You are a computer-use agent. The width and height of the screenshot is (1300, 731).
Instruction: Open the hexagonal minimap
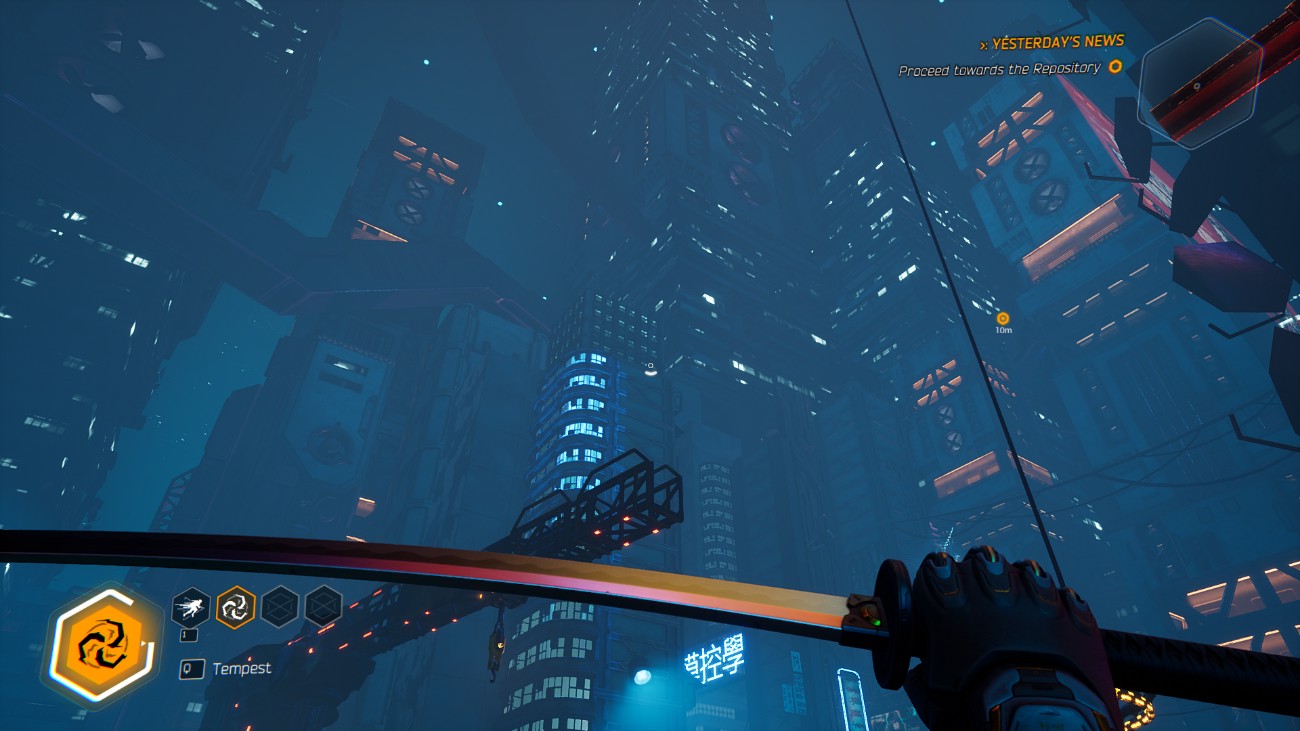click(x=1199, y=84)
